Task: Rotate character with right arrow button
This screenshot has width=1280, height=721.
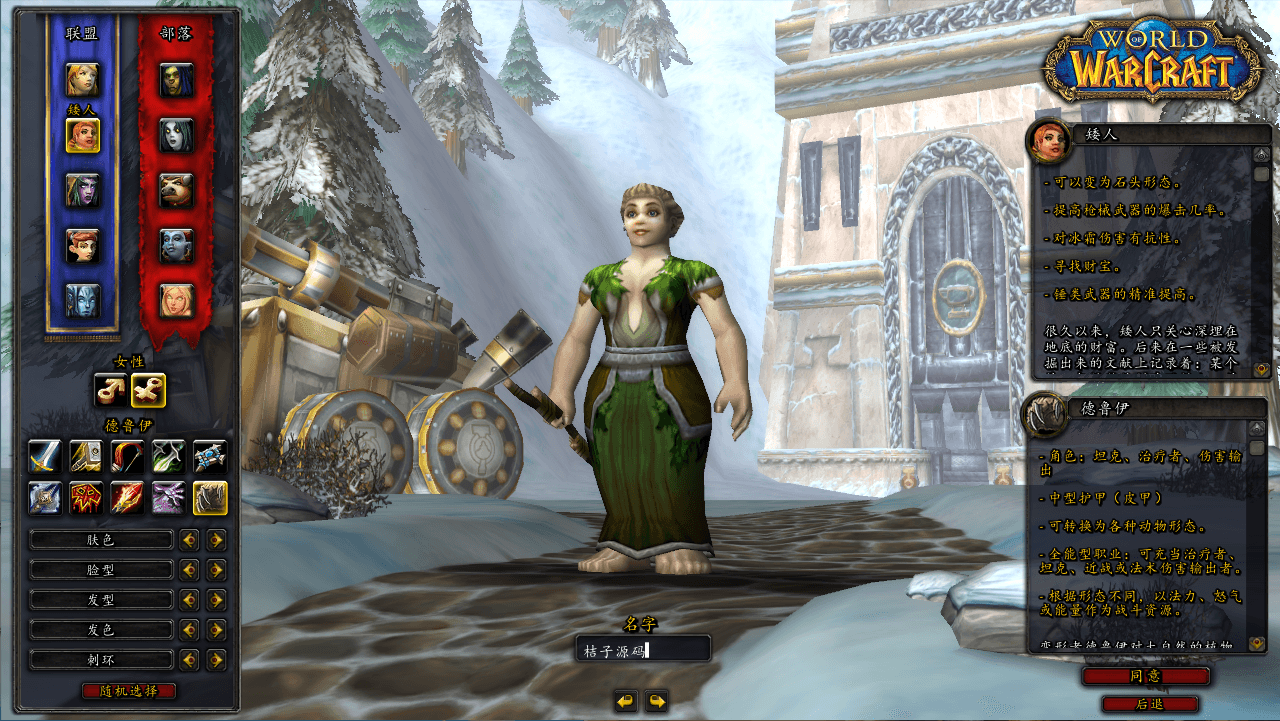Action: click(656, 701)
